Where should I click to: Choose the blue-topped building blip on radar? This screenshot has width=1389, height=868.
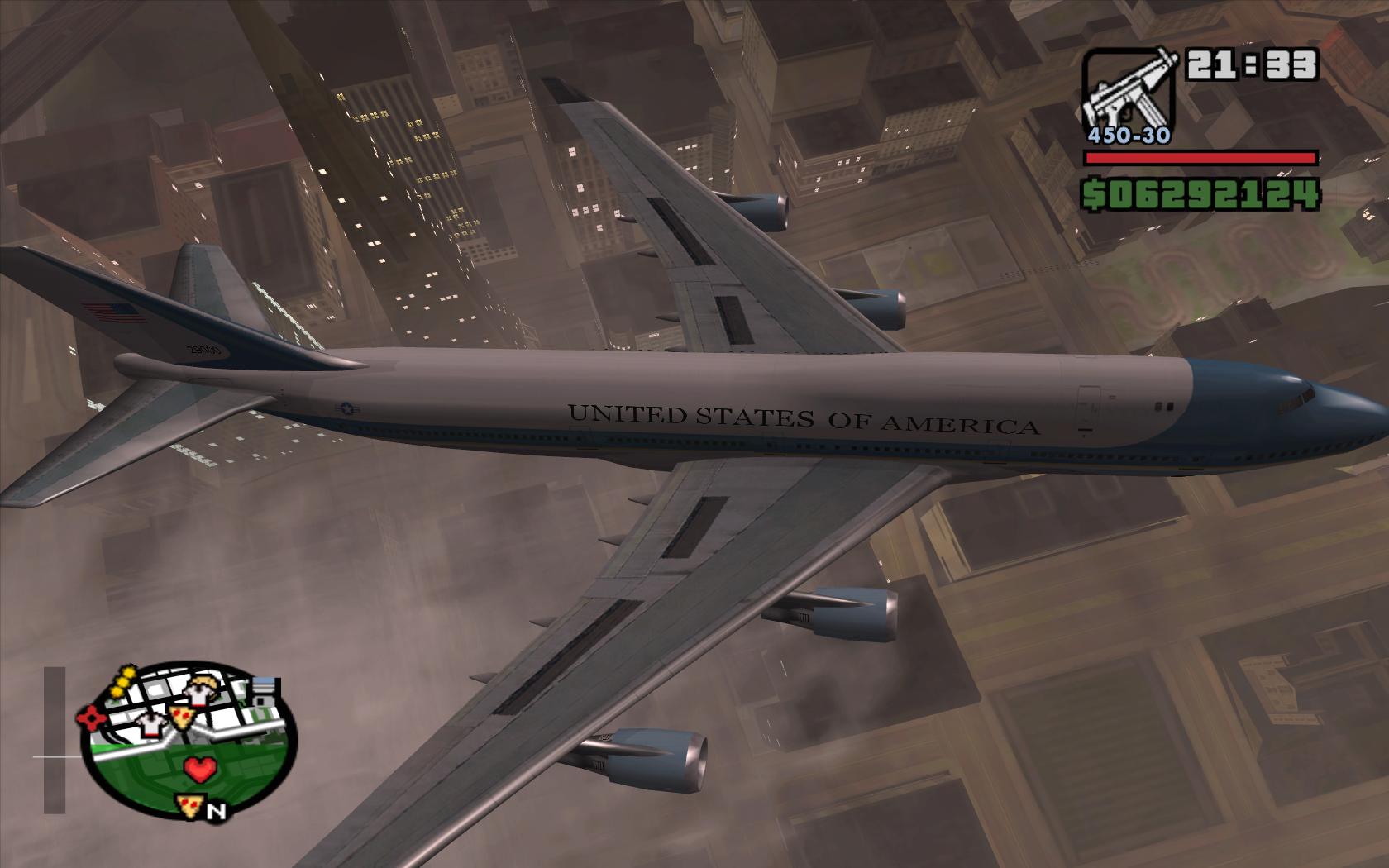[x=266, y=690]
